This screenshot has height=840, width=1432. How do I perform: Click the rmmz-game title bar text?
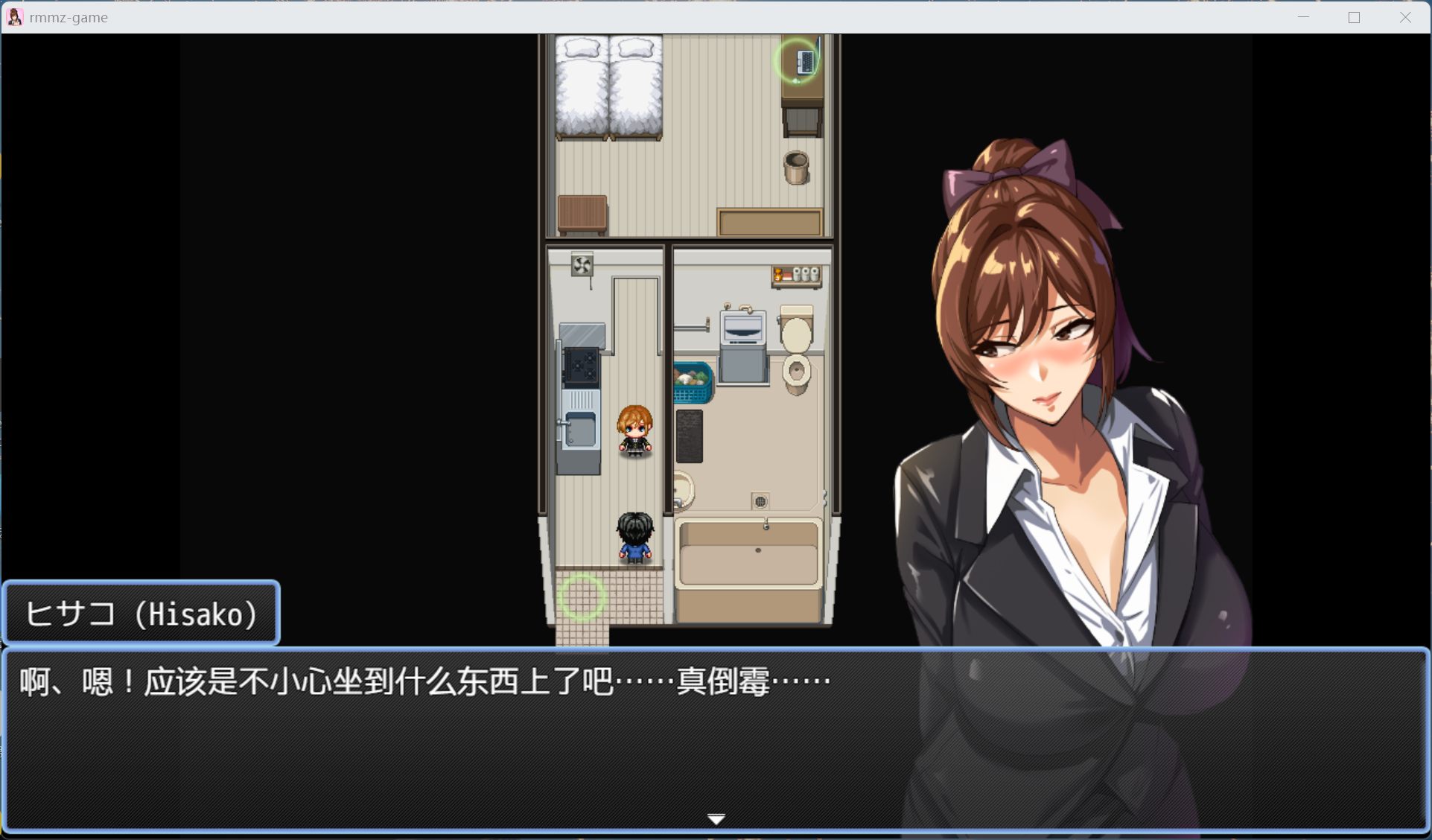coord(68,16)
